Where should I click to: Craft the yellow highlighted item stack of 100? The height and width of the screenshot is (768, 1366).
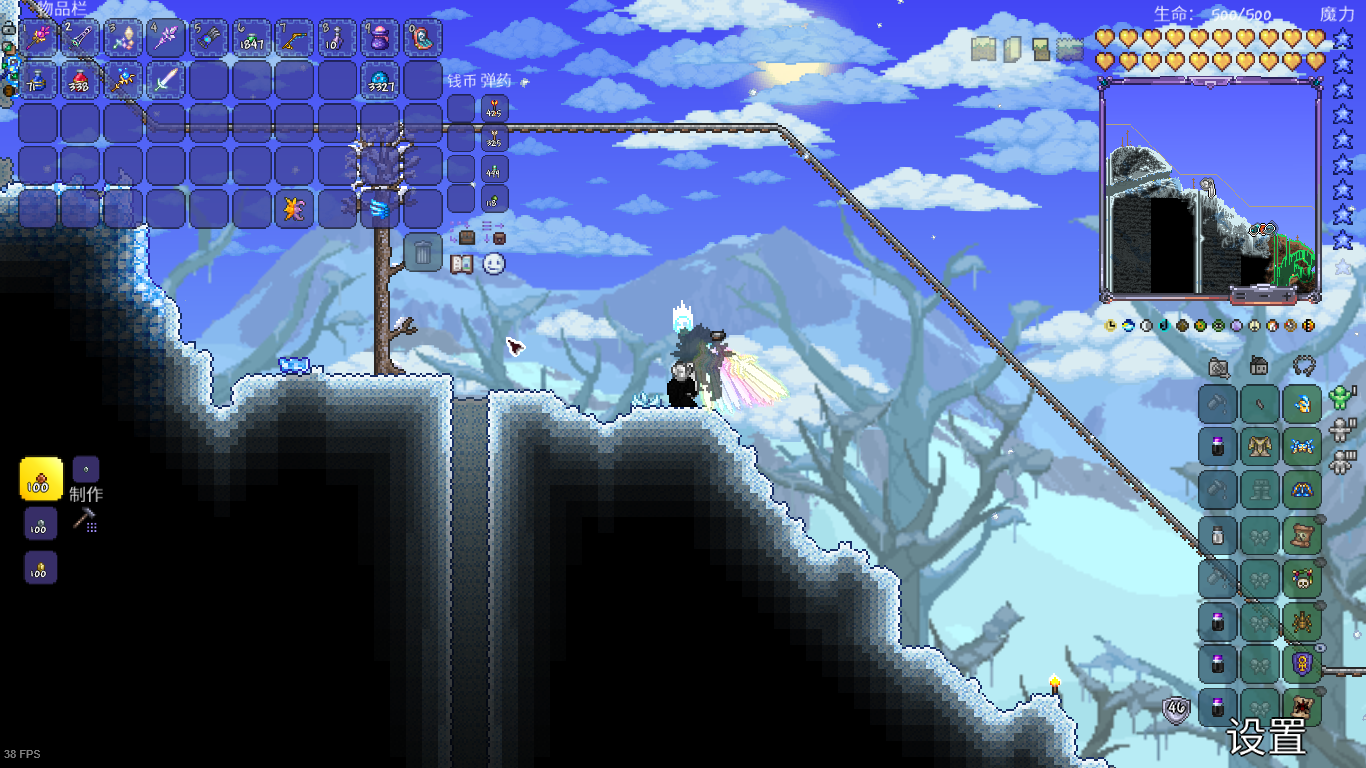tap(41, 479)
